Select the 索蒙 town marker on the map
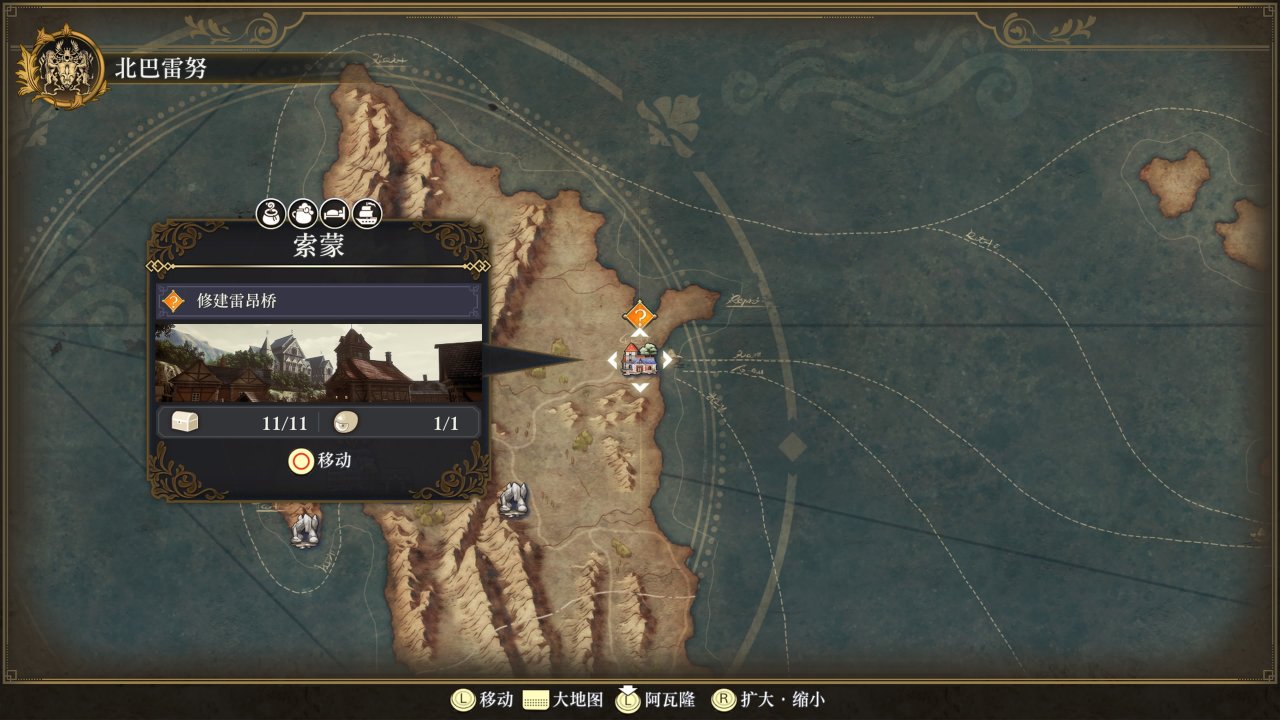The height and width of the screenshot is (720, 1280). [x=638, y=359]
